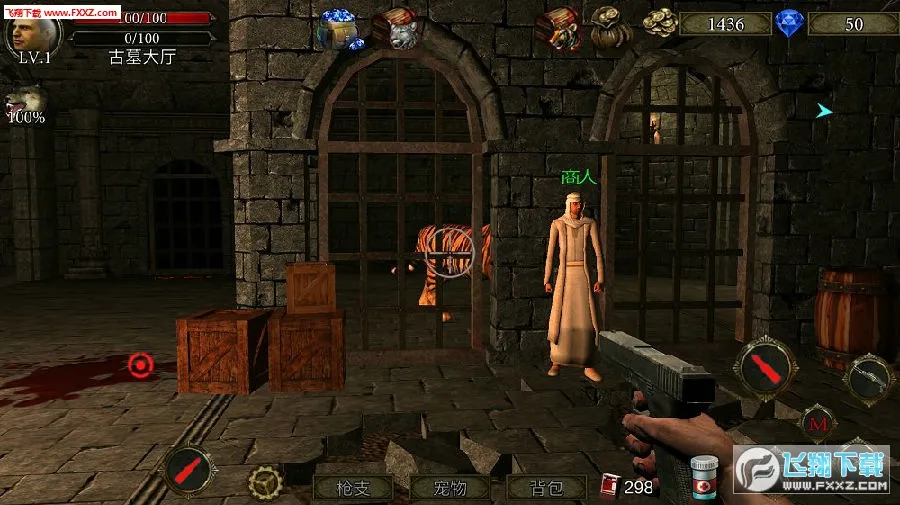Click the gold coins pile icon
Image resolution: width=900 pixels, height=505 pixels.
coord(659,22)
